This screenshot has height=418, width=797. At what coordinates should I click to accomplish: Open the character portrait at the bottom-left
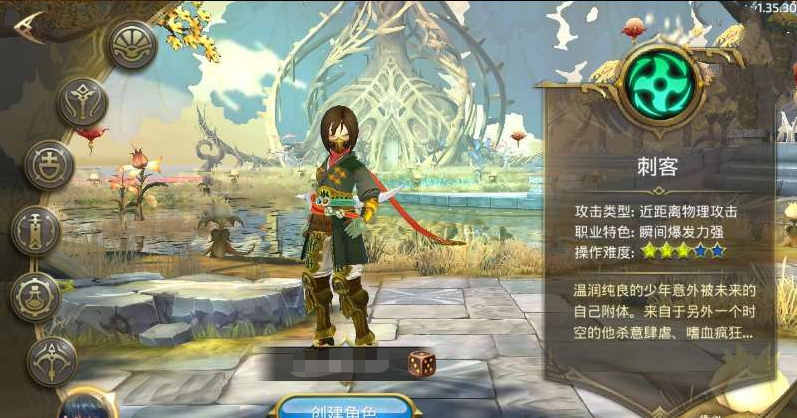pos(84,410)
